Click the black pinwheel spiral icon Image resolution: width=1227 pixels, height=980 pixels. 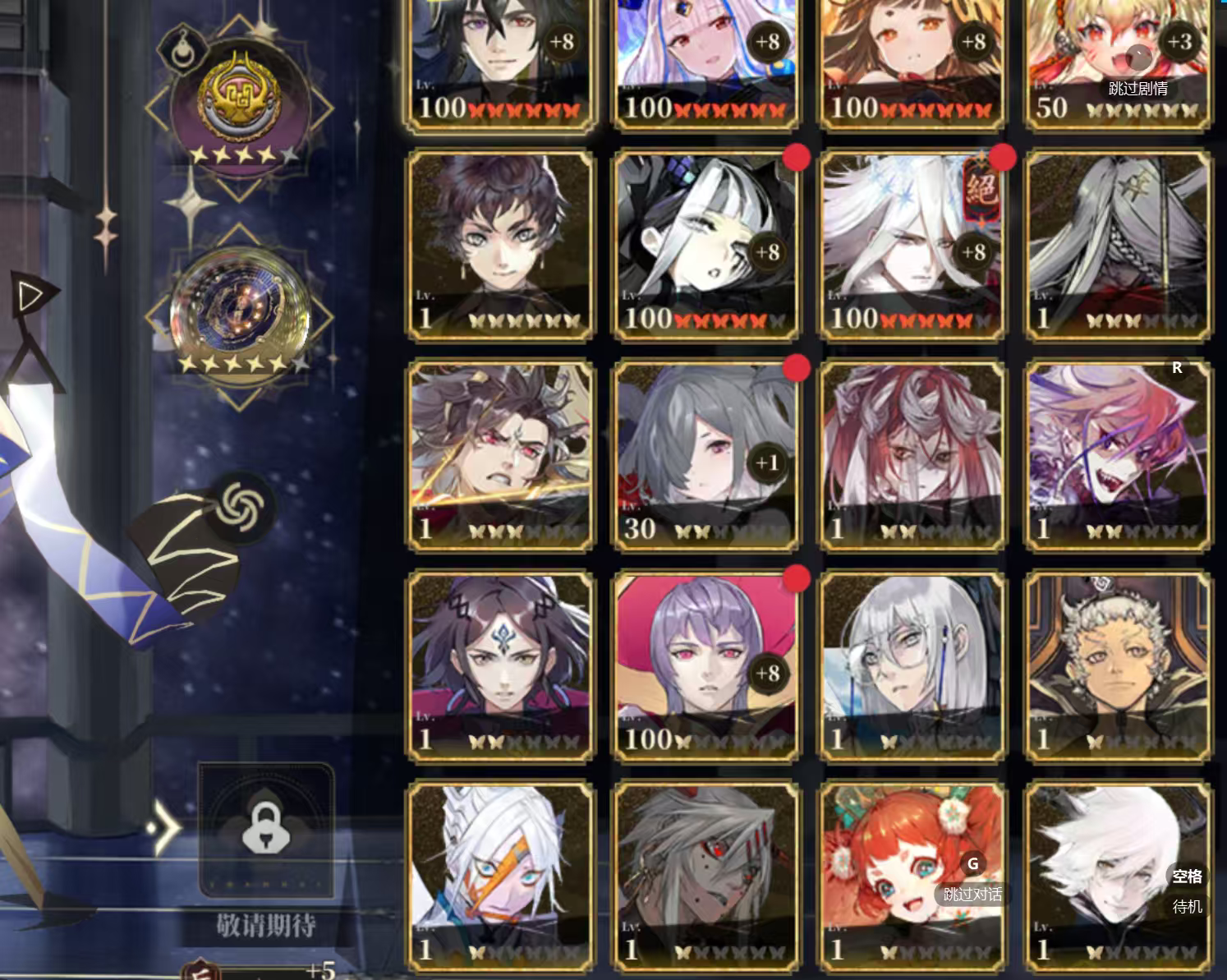pyautogui.click(x=239, y=511)
